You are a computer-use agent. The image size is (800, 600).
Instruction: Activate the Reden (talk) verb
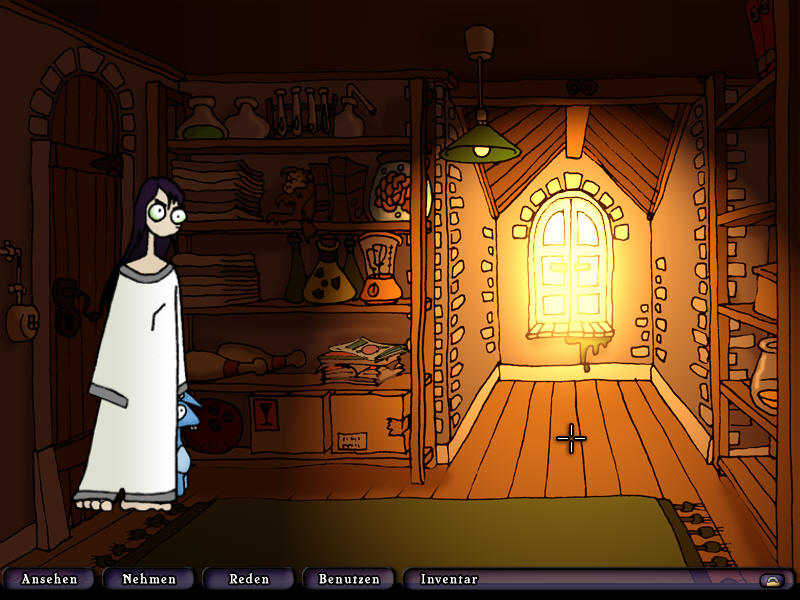tap(249, 579)
